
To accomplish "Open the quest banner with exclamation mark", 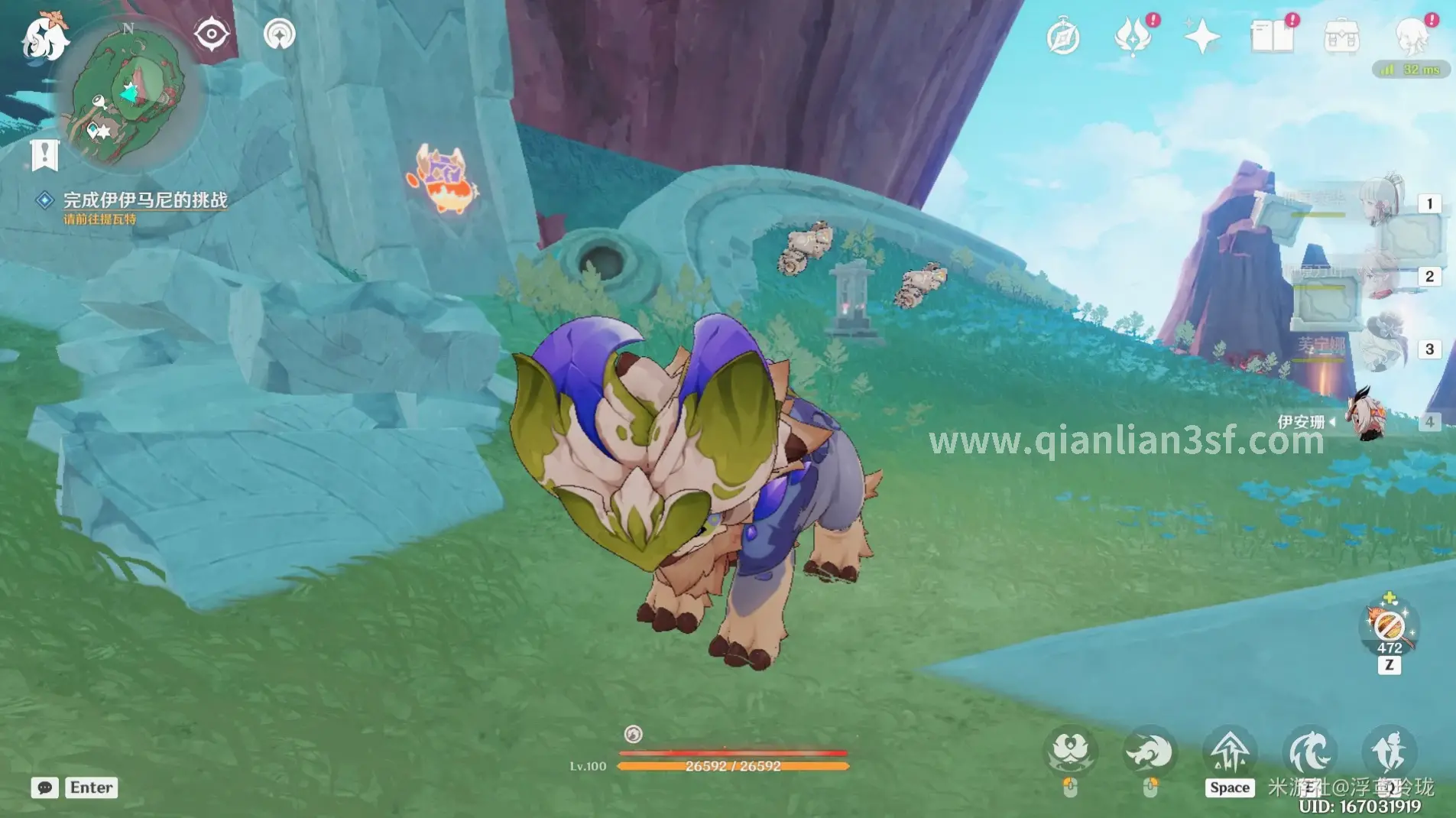I will pos(44,154).
